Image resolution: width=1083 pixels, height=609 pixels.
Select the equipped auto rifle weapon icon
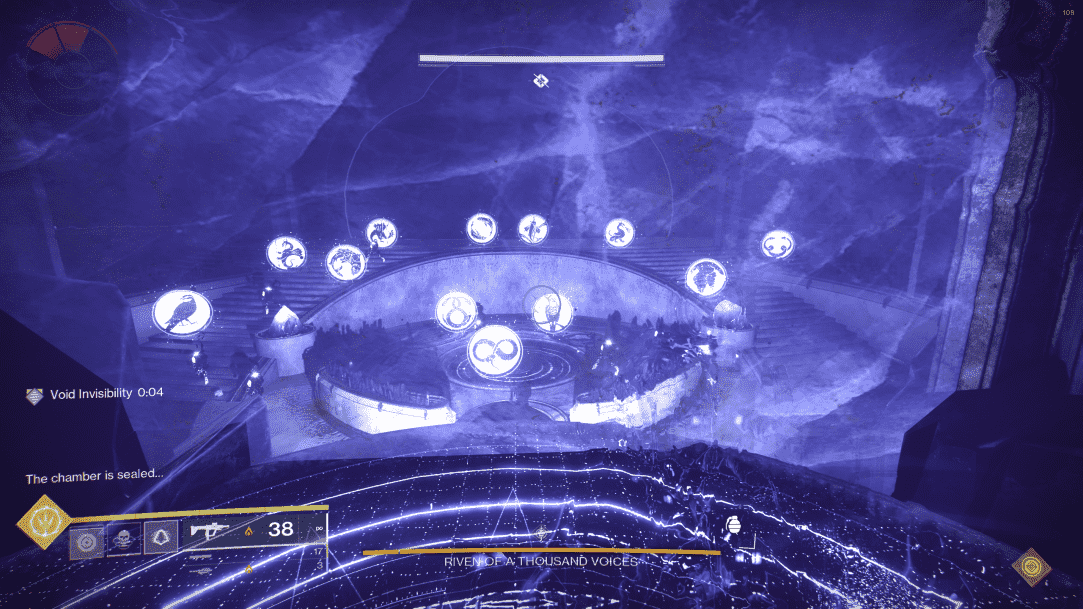coord(207,530)
